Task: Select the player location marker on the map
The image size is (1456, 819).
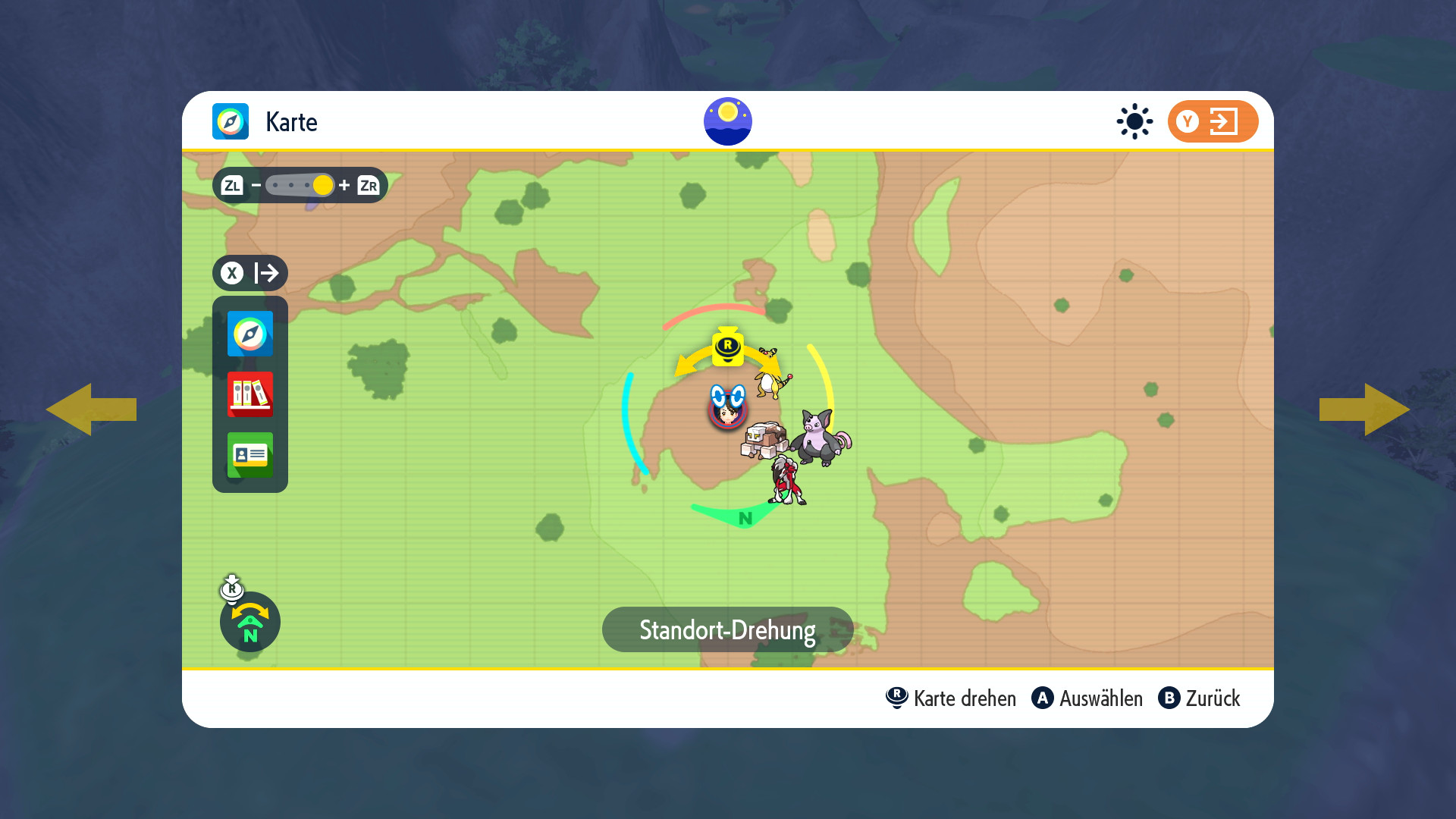Action: (727, 409)
